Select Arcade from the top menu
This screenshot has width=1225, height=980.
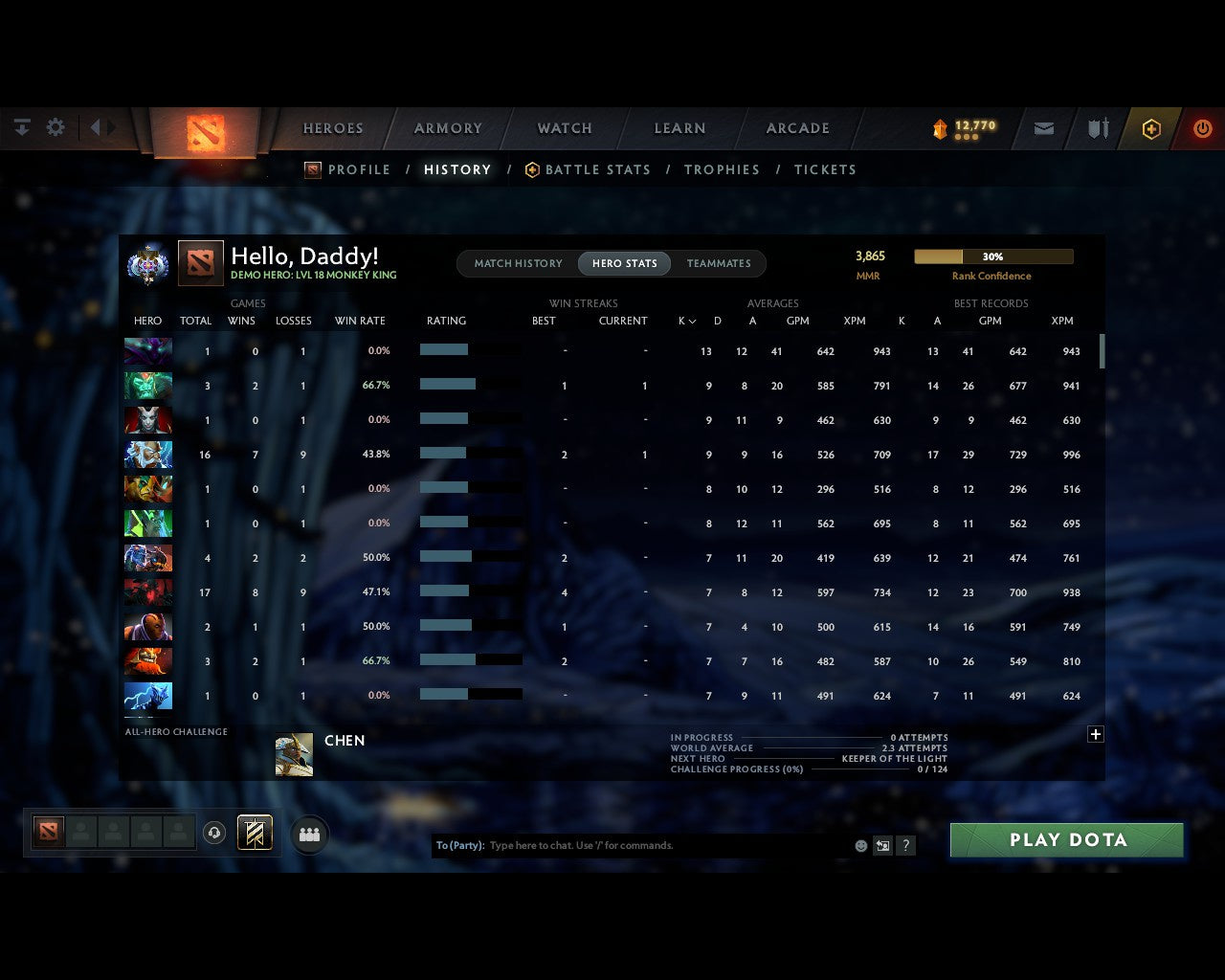coord(797,128)
